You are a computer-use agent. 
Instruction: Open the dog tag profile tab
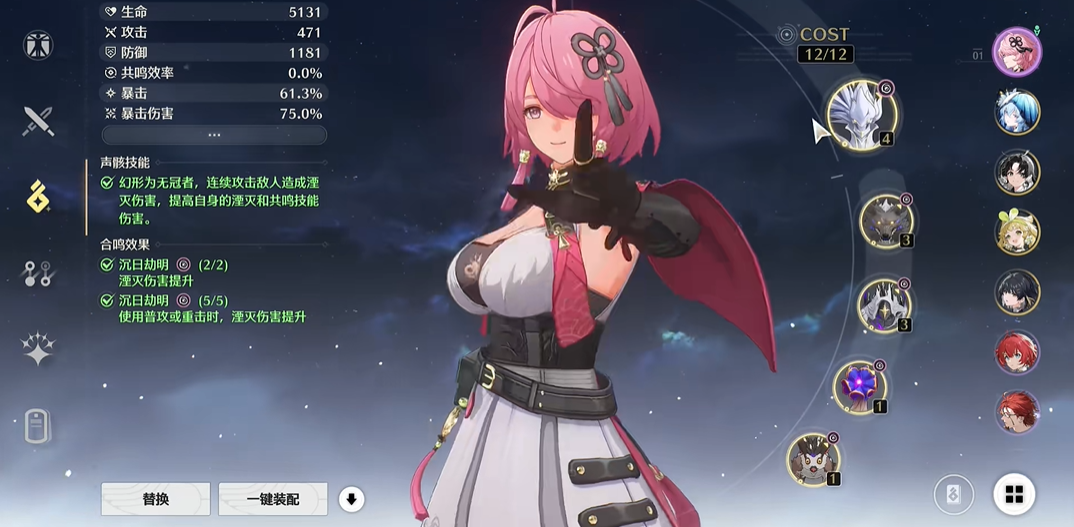(x=38, y=426)
